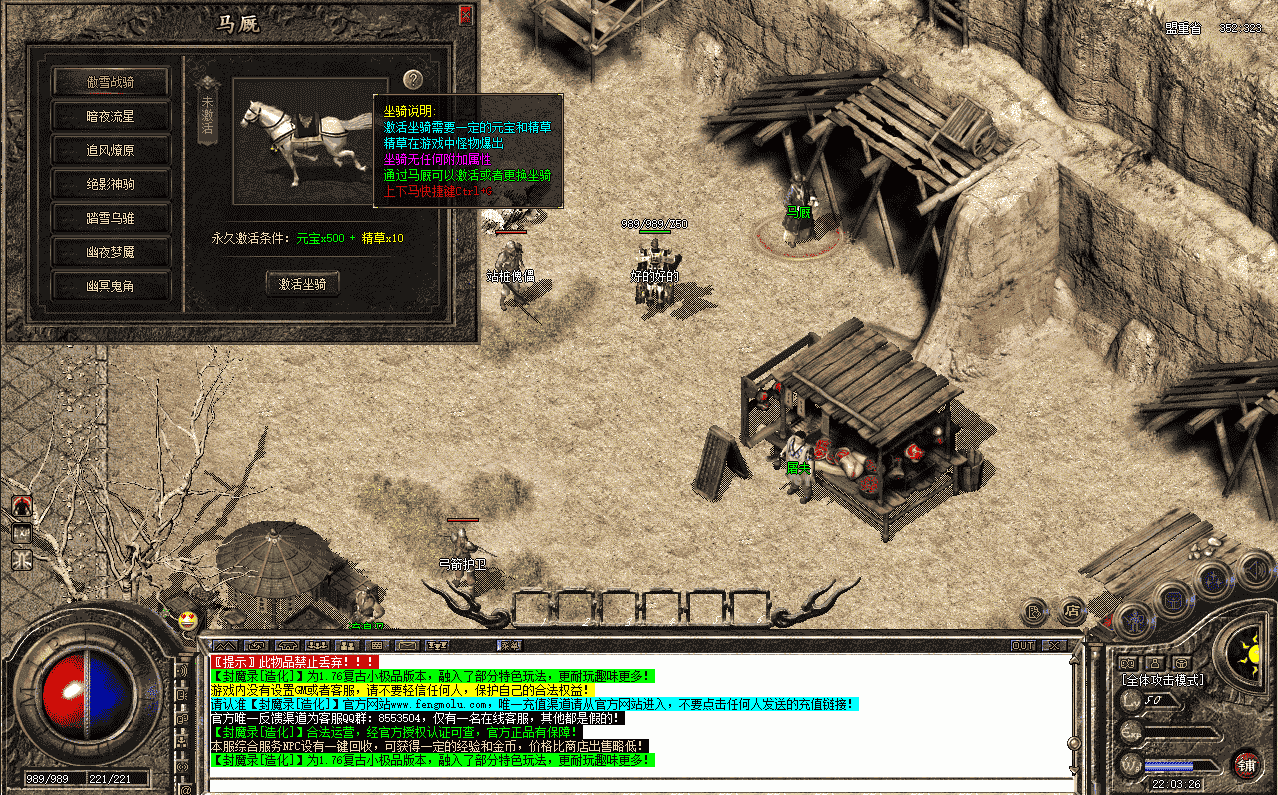Select the 傲雪战骑 mount

[110, 82]
